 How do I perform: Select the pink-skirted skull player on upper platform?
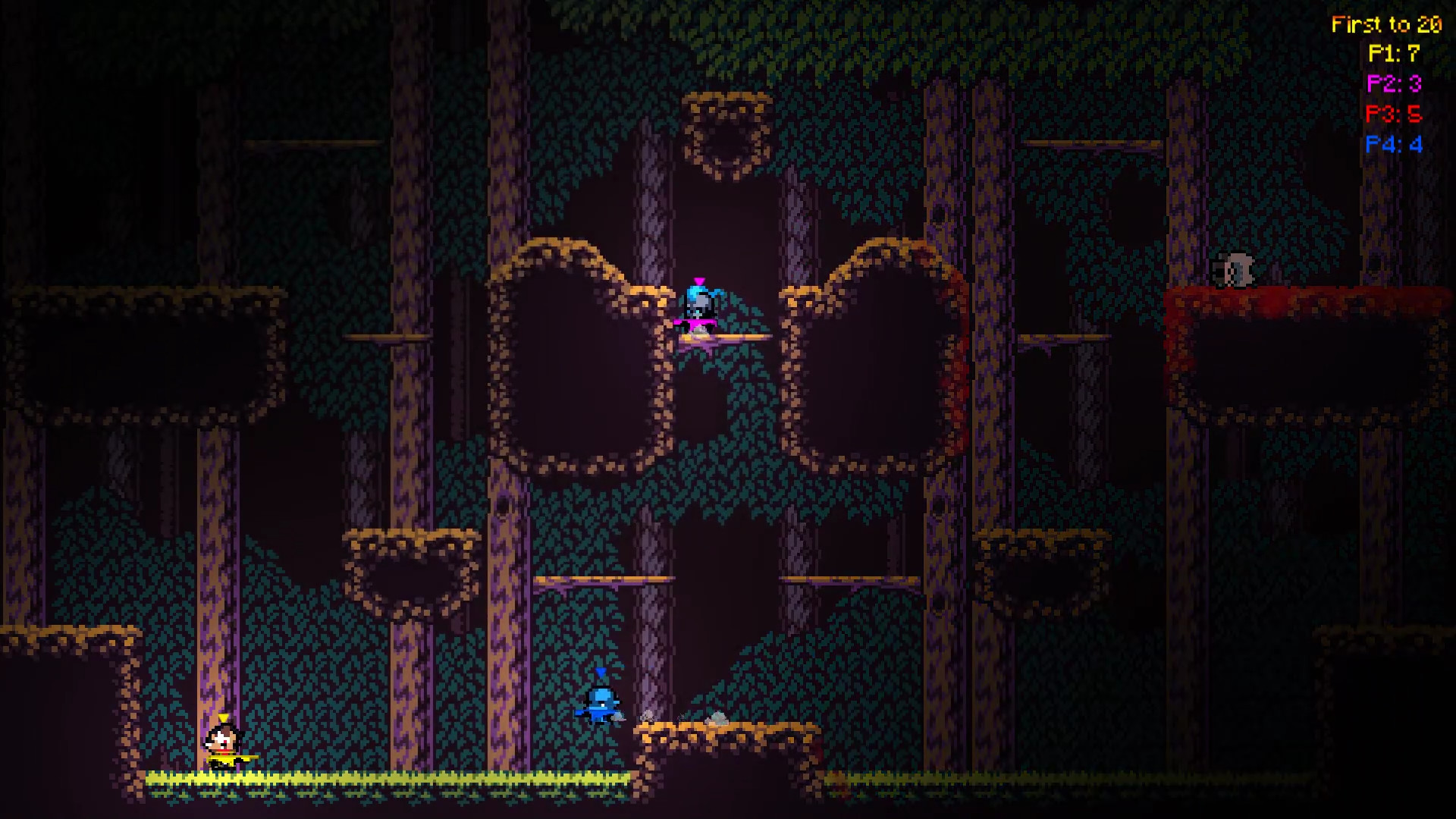(700, 307)
